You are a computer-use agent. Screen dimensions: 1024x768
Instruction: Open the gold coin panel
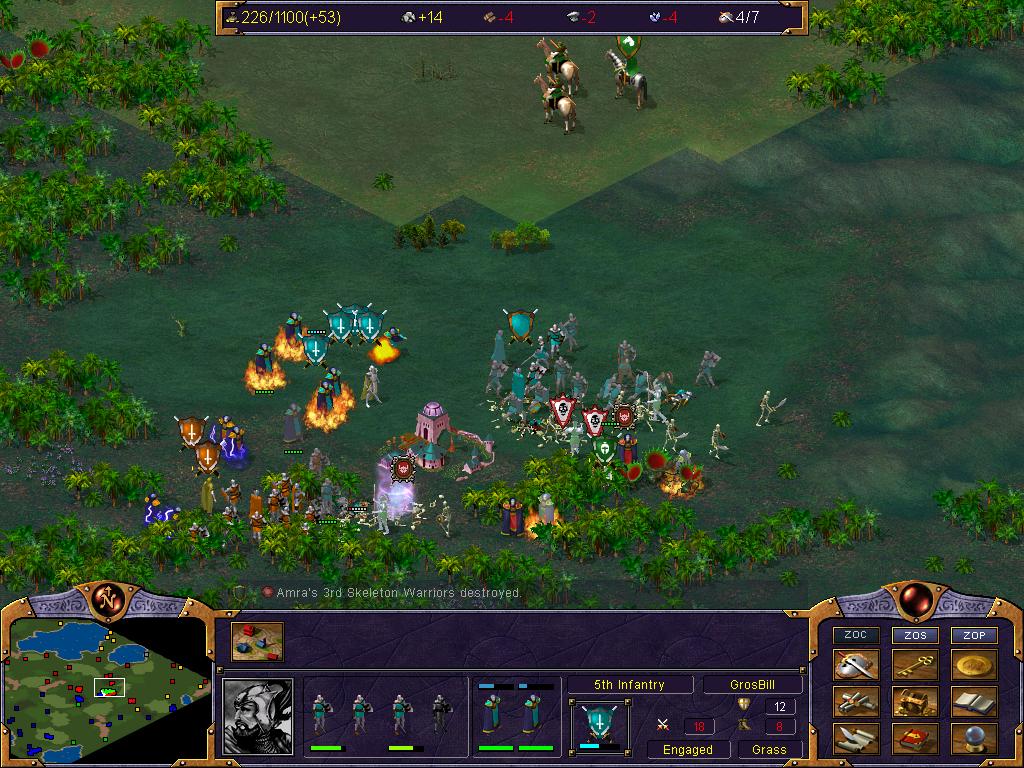(974, 665)
